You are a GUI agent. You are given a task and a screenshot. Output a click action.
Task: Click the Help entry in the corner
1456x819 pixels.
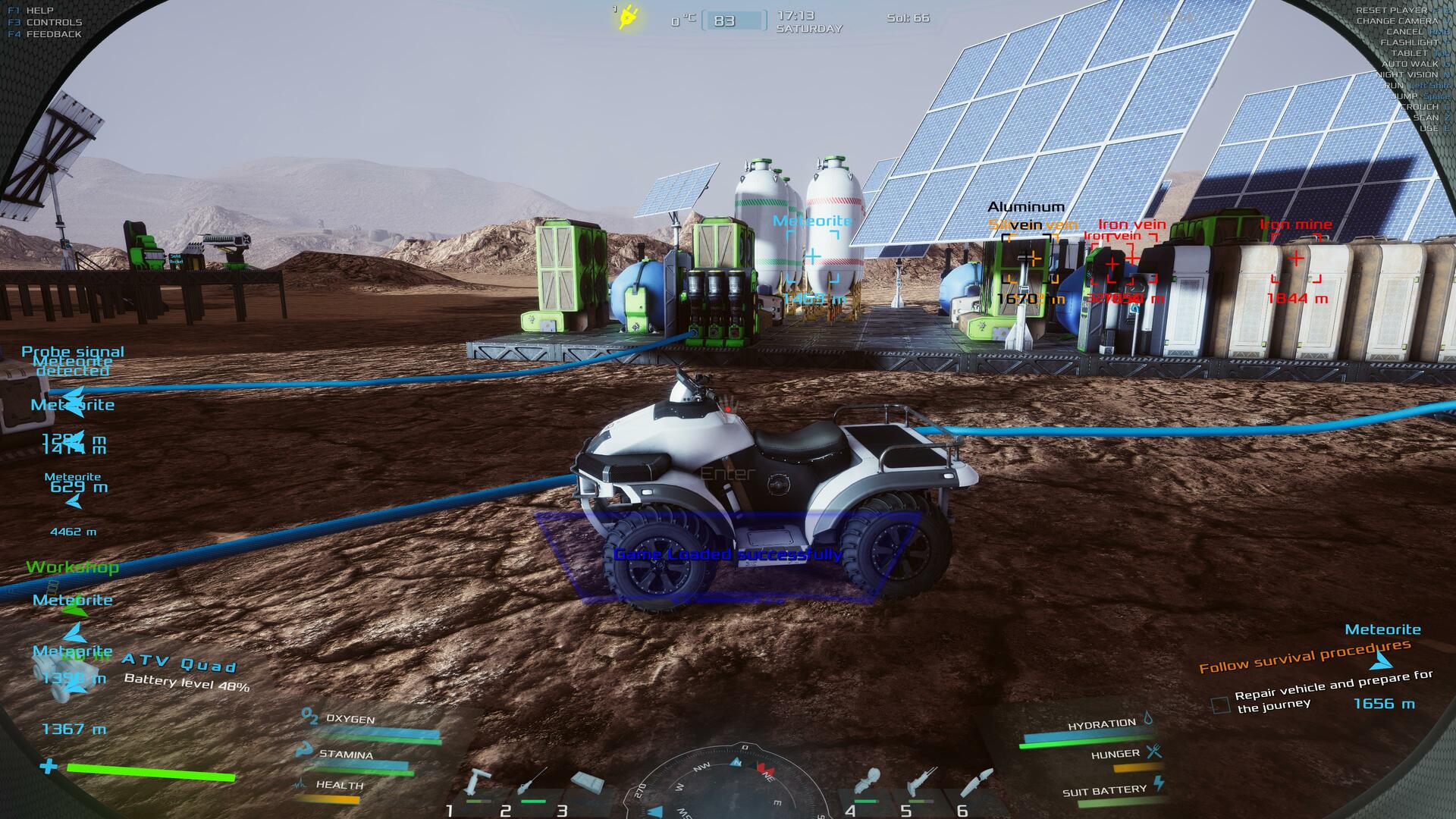[39, 11]
